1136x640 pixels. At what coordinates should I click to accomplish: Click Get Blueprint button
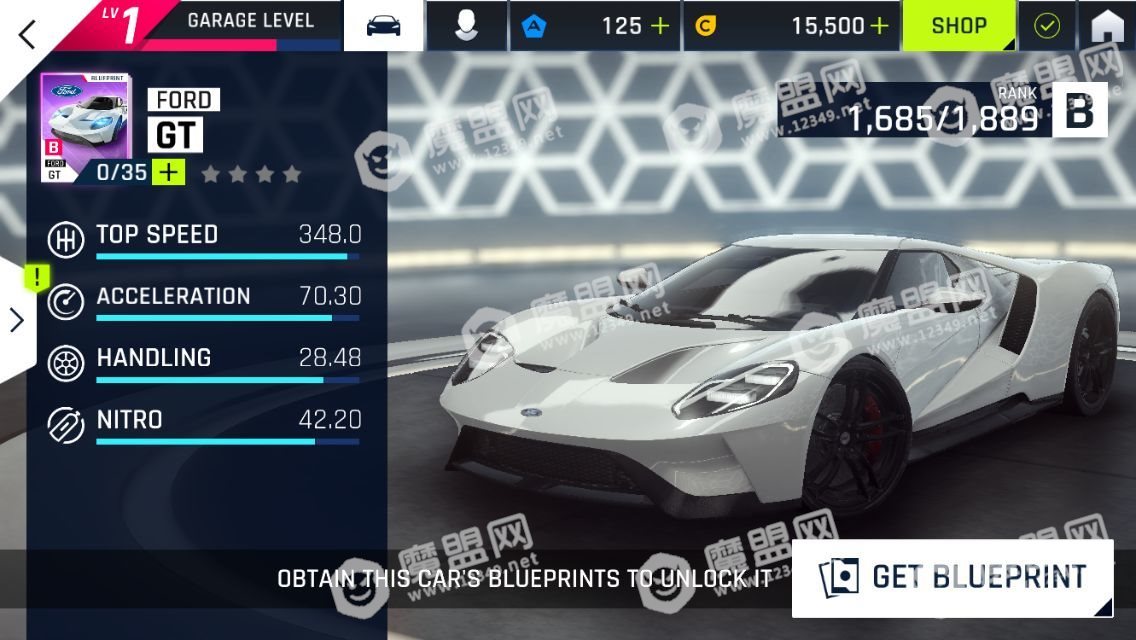pos(952,577)
